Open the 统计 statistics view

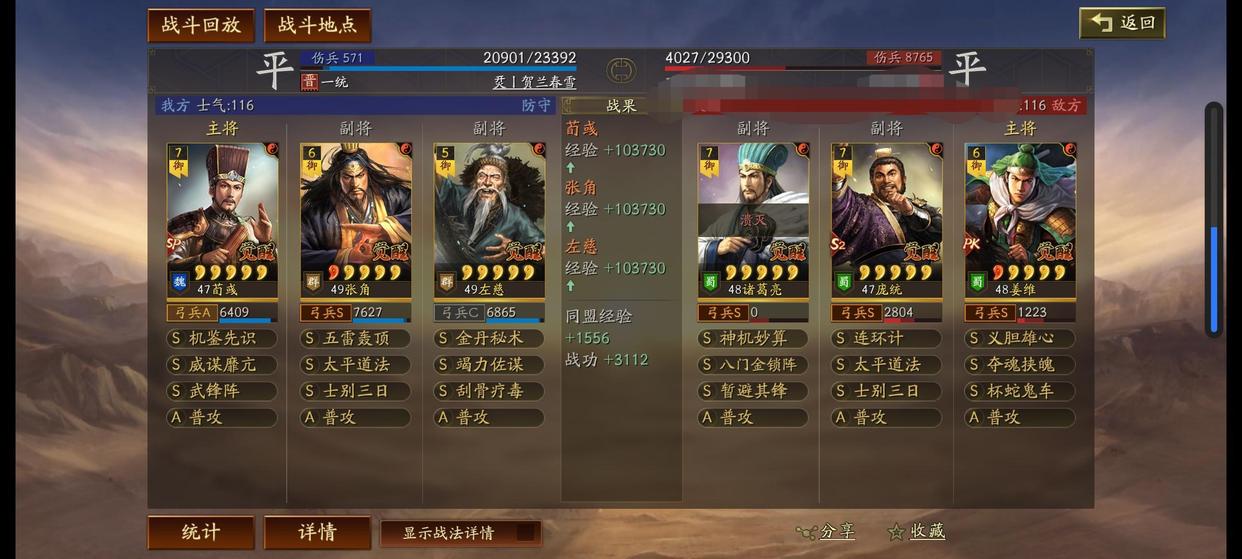[x=201, y=532]
